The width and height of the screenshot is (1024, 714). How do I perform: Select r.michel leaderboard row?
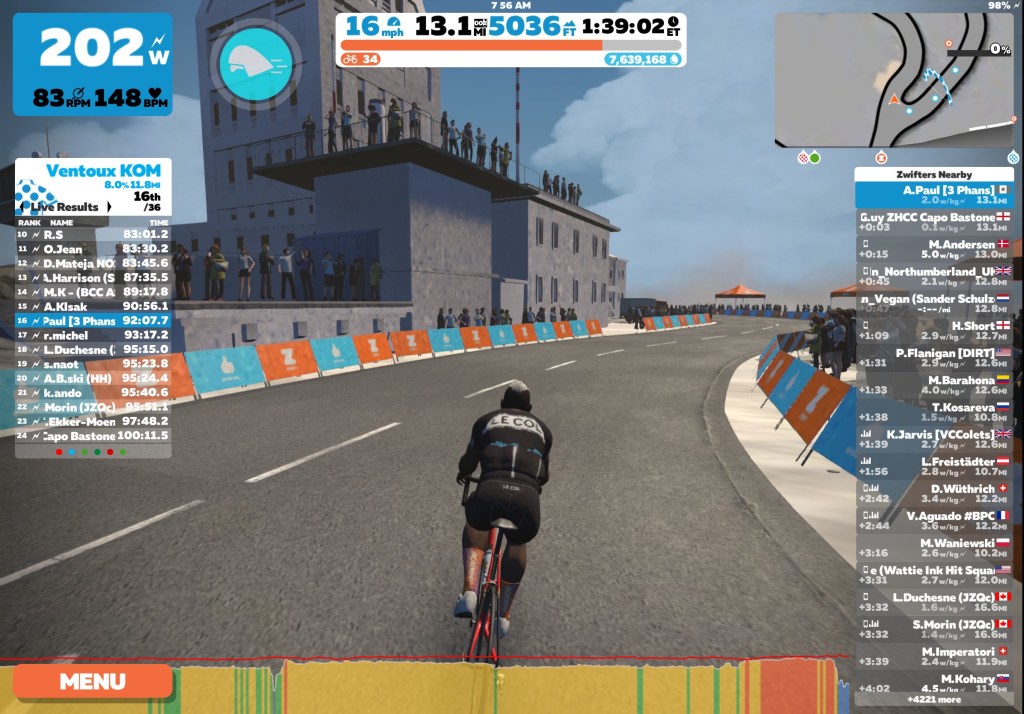pyautogui.click(x=92, y=335)
